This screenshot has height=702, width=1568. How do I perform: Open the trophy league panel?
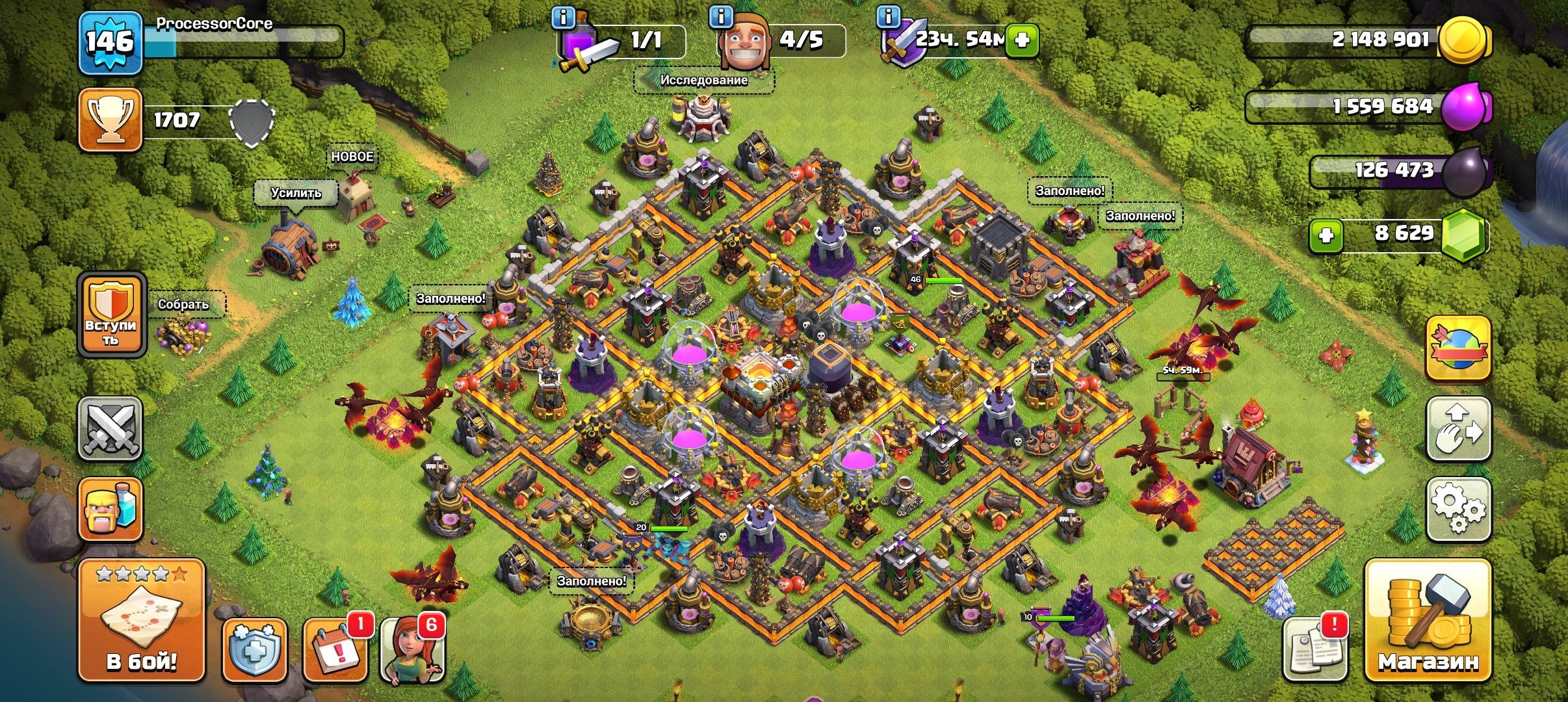(111, 120)
